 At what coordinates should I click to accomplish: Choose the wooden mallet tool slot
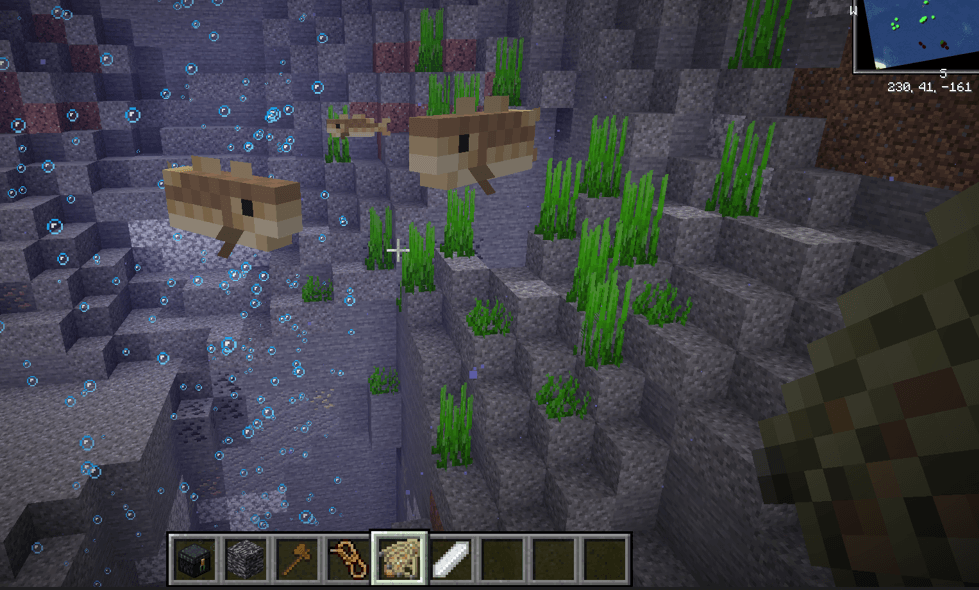tap(296, 558)
